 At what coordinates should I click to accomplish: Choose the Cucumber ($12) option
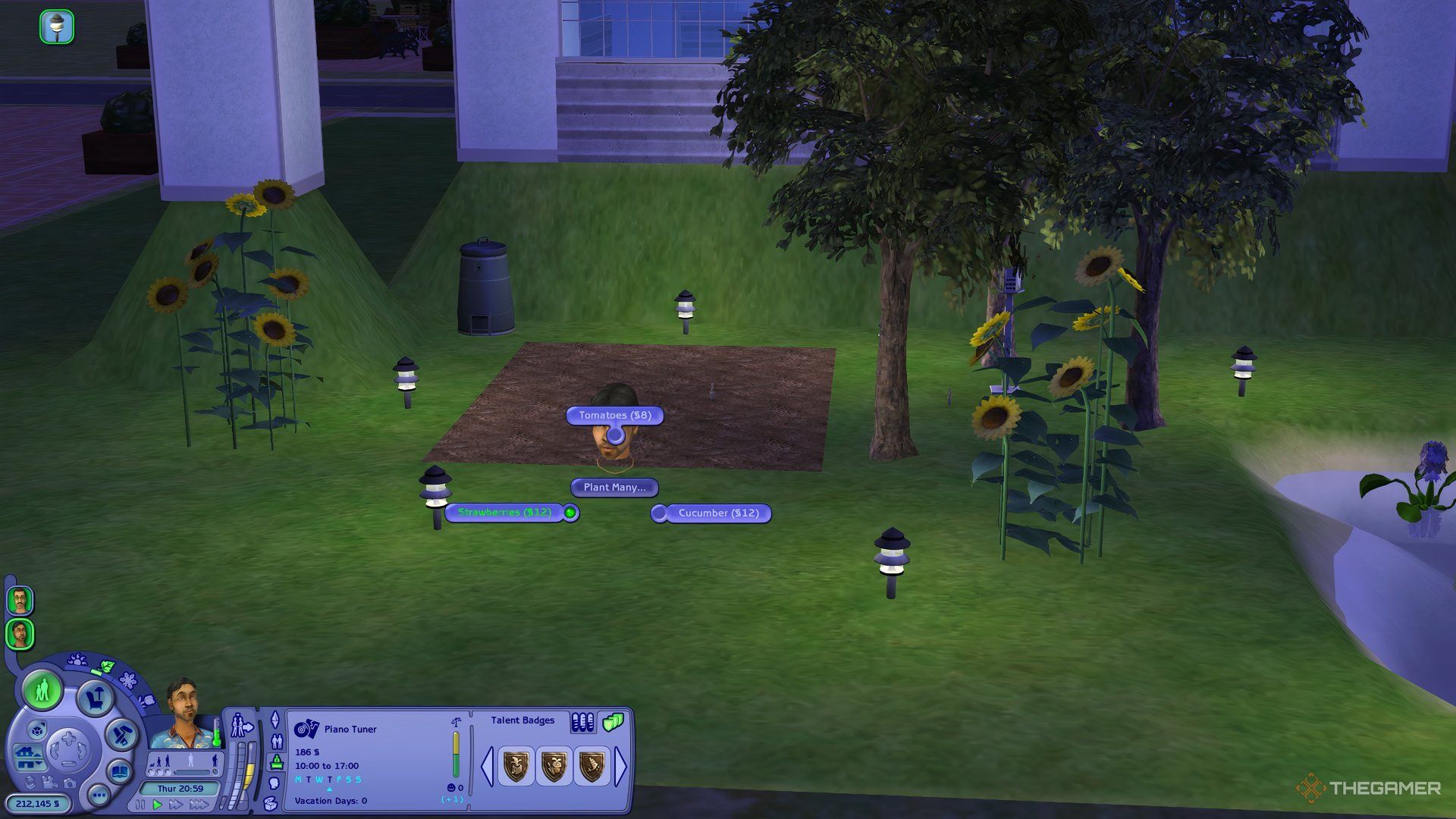click(717, 513)
